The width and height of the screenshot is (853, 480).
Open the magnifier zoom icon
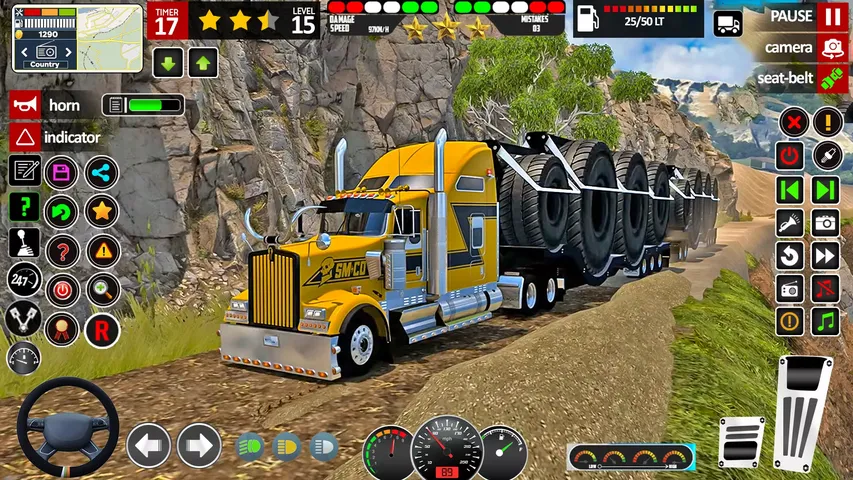coord(101,290)
